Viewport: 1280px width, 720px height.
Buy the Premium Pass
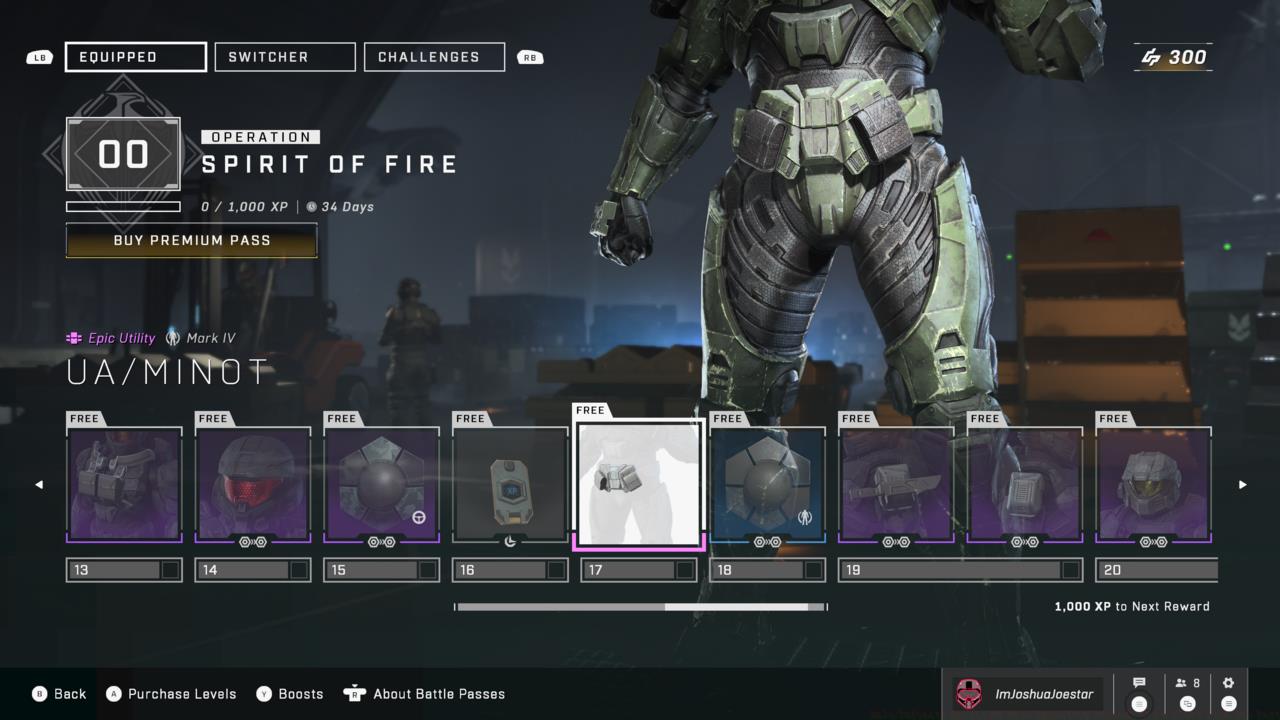coord(192,240)
